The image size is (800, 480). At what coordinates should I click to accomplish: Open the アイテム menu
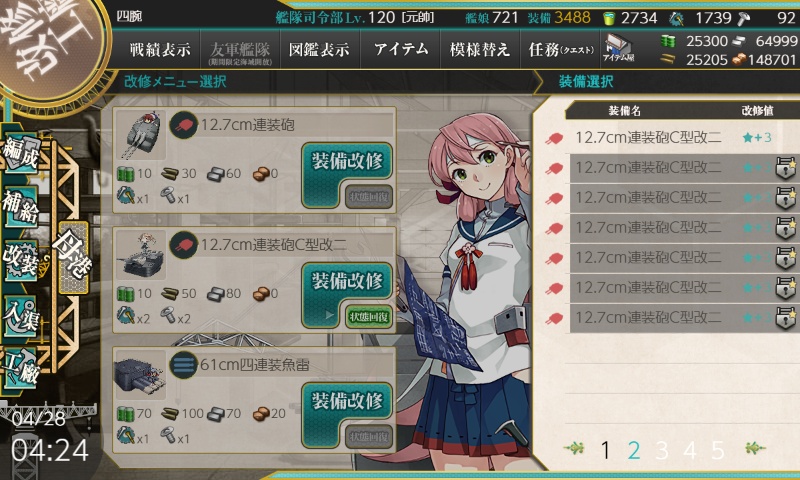click(400, 49)
